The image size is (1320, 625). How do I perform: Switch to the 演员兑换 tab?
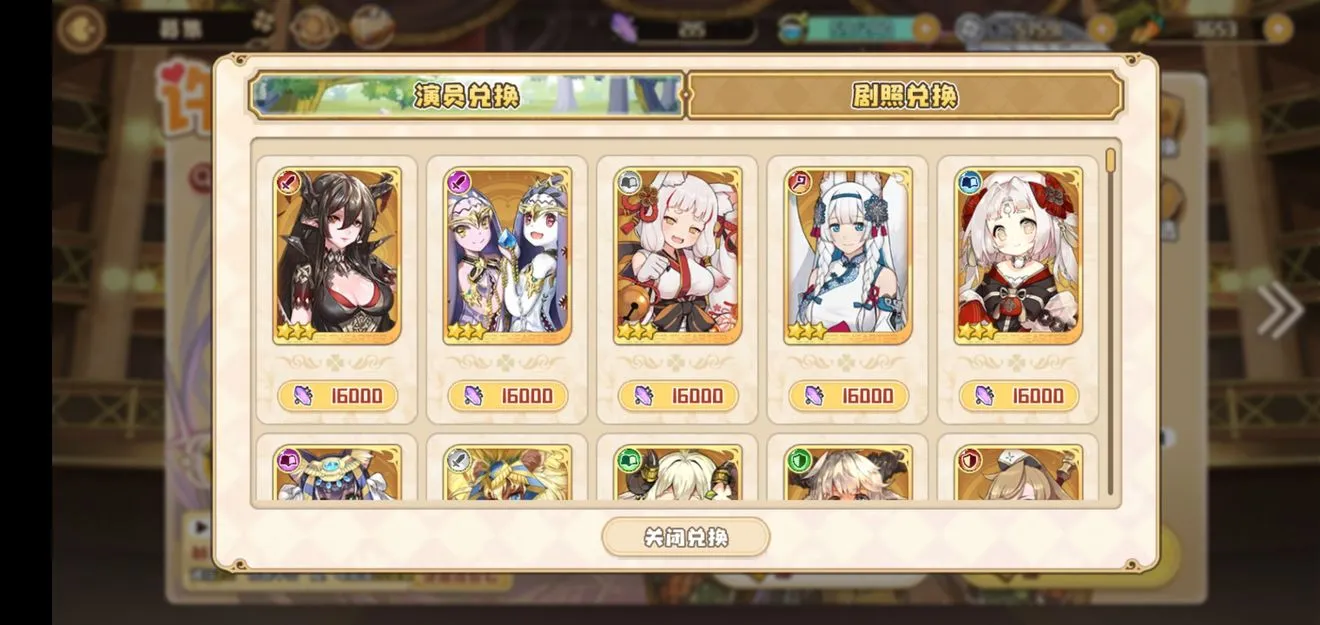[x=466, y=95]
